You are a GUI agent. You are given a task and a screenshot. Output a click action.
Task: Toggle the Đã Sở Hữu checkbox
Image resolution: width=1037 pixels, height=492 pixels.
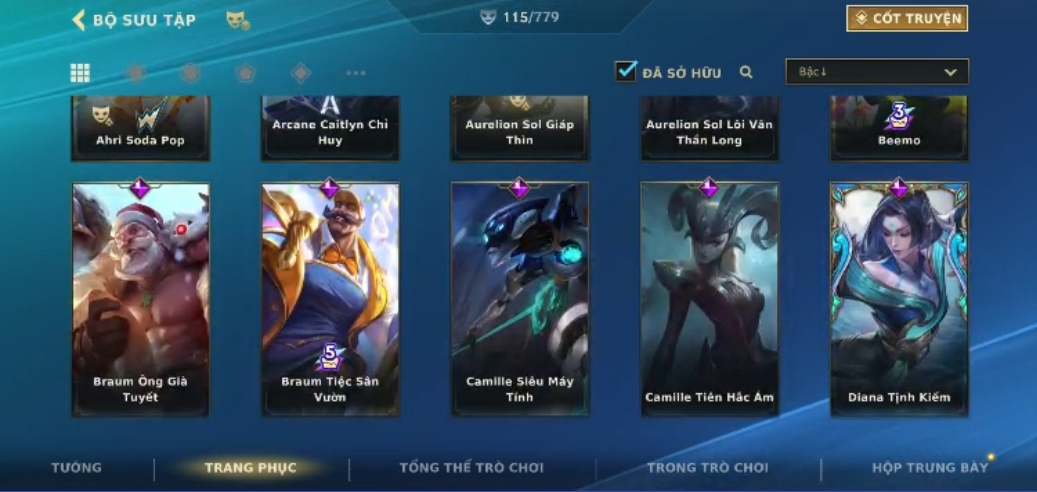(x=626, y=71)
